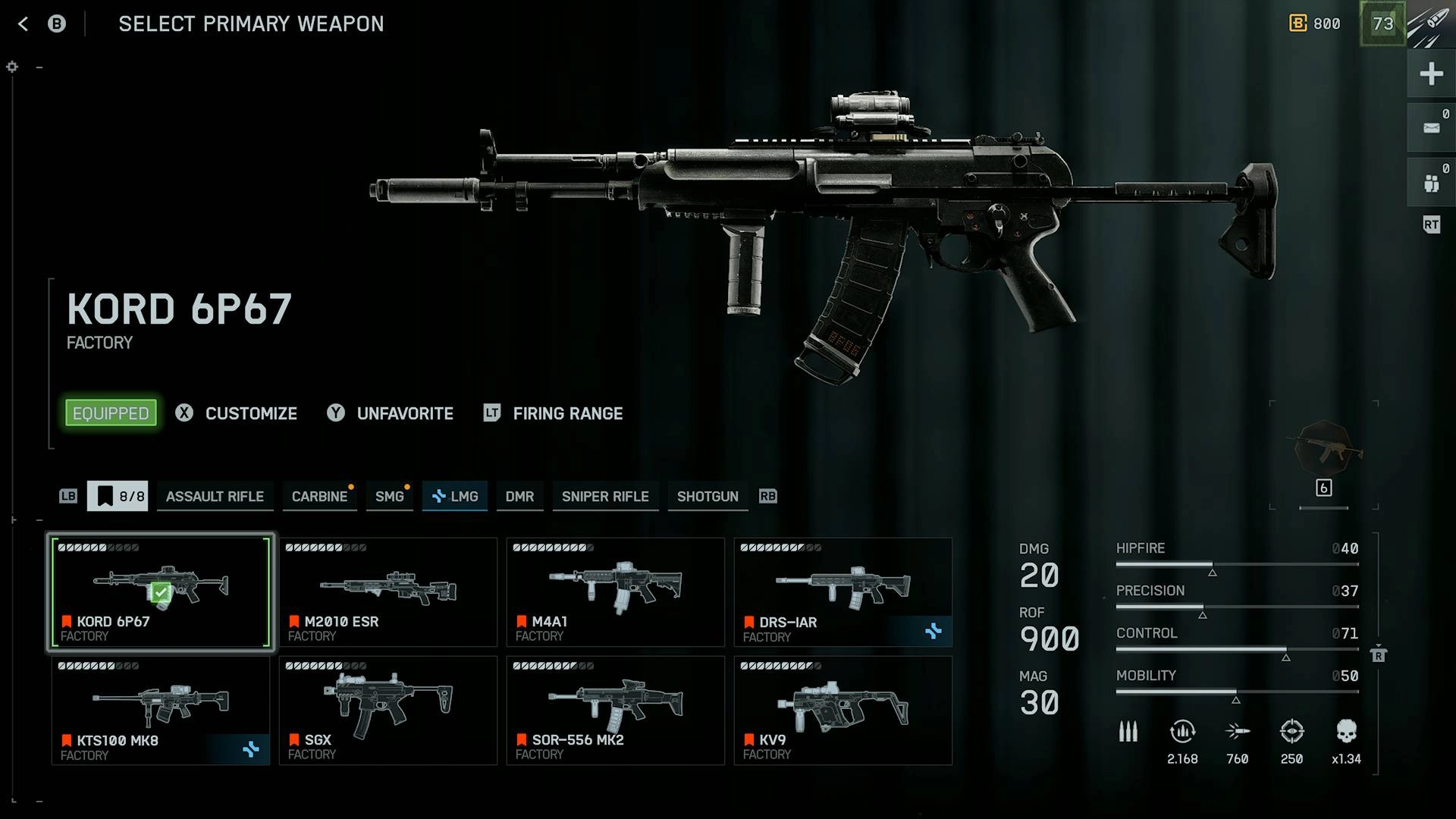Select the M4A1 weapon tile
Viewport: 1456px width, 819px height.
point(616,592)
